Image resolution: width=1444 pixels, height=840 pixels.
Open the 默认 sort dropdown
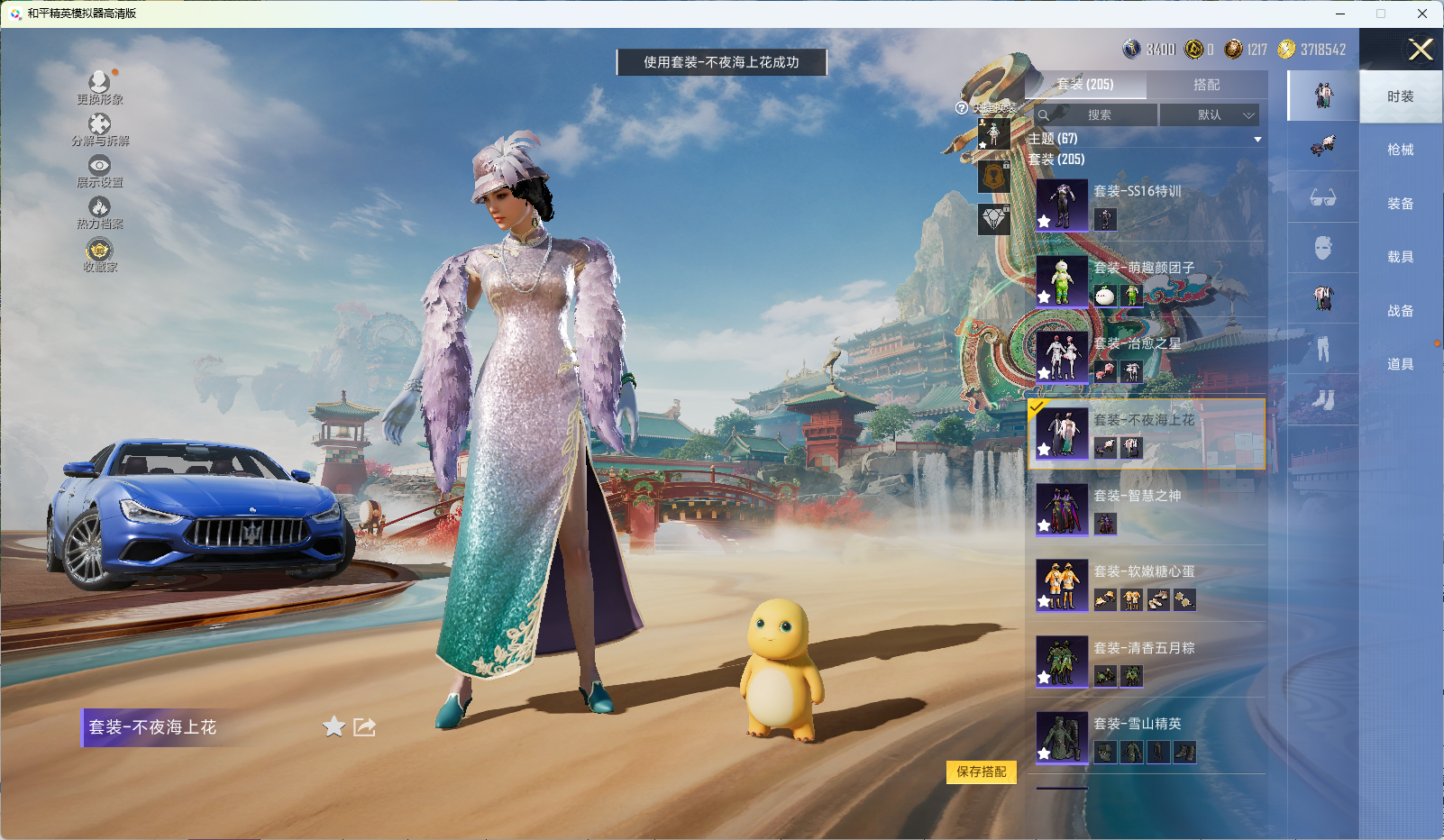1209,115
